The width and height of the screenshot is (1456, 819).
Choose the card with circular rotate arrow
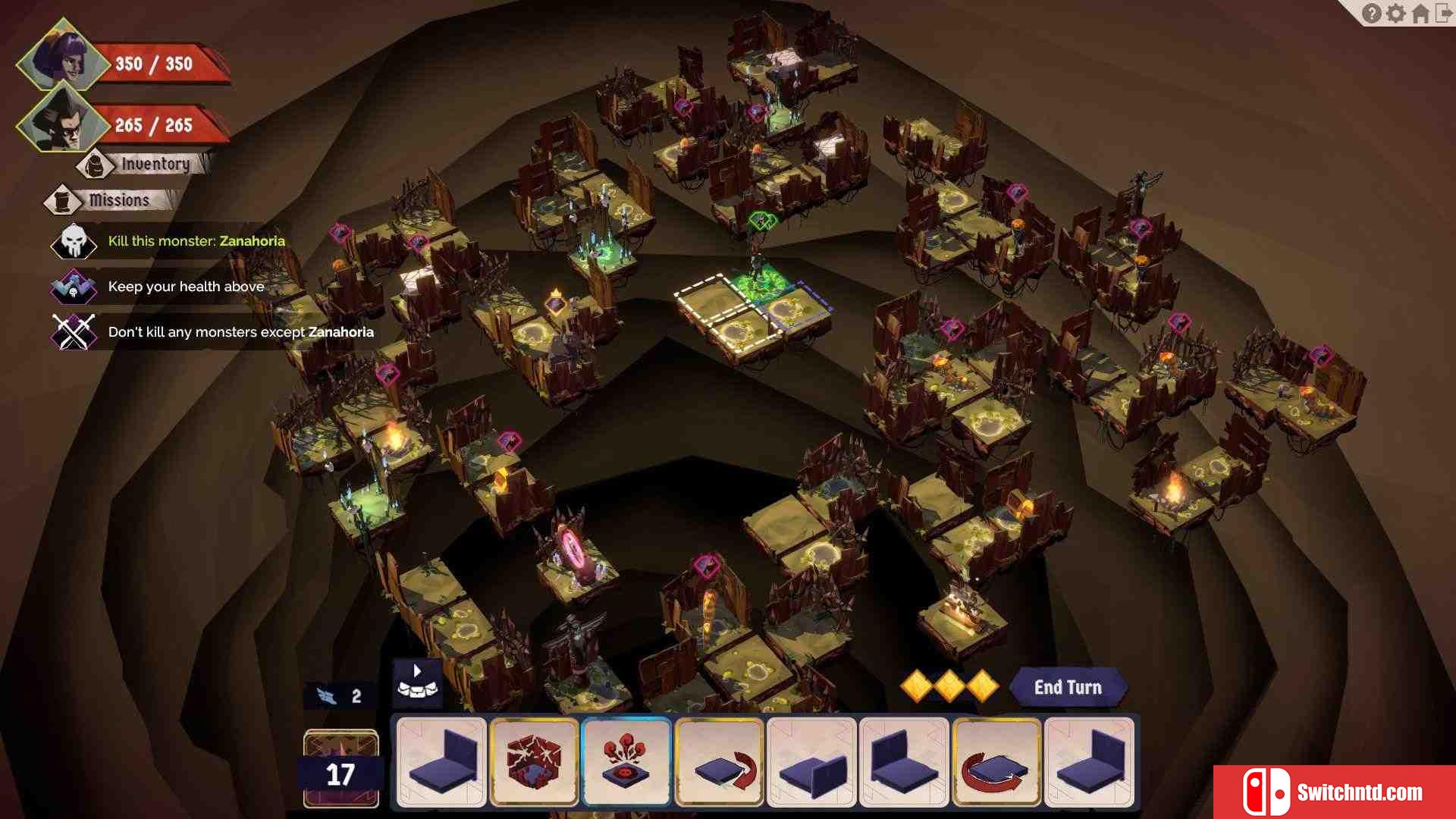tap(996, 761)
